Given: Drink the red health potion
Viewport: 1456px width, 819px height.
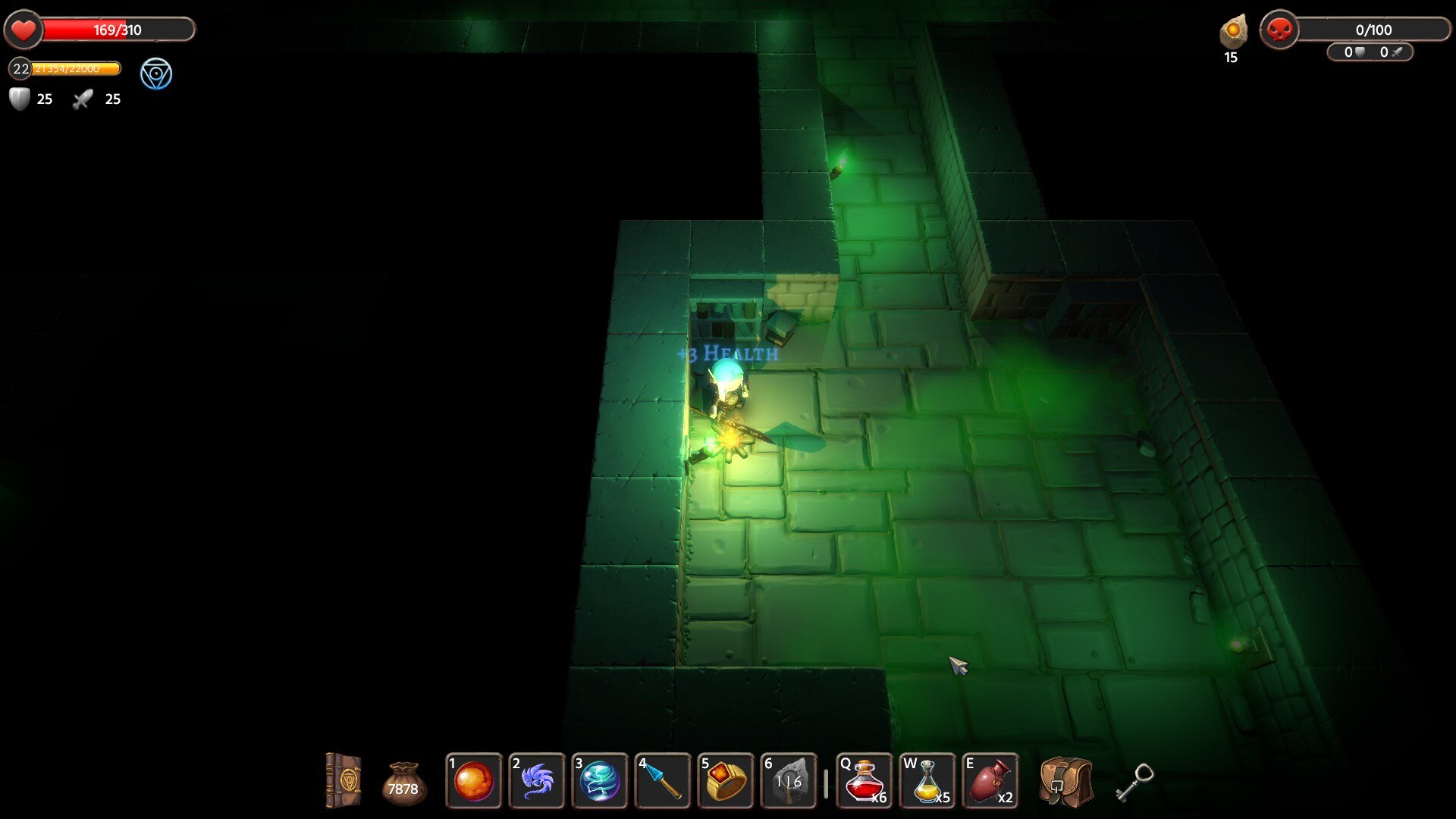Looking at the screenshot, I should tap(864, 781).
